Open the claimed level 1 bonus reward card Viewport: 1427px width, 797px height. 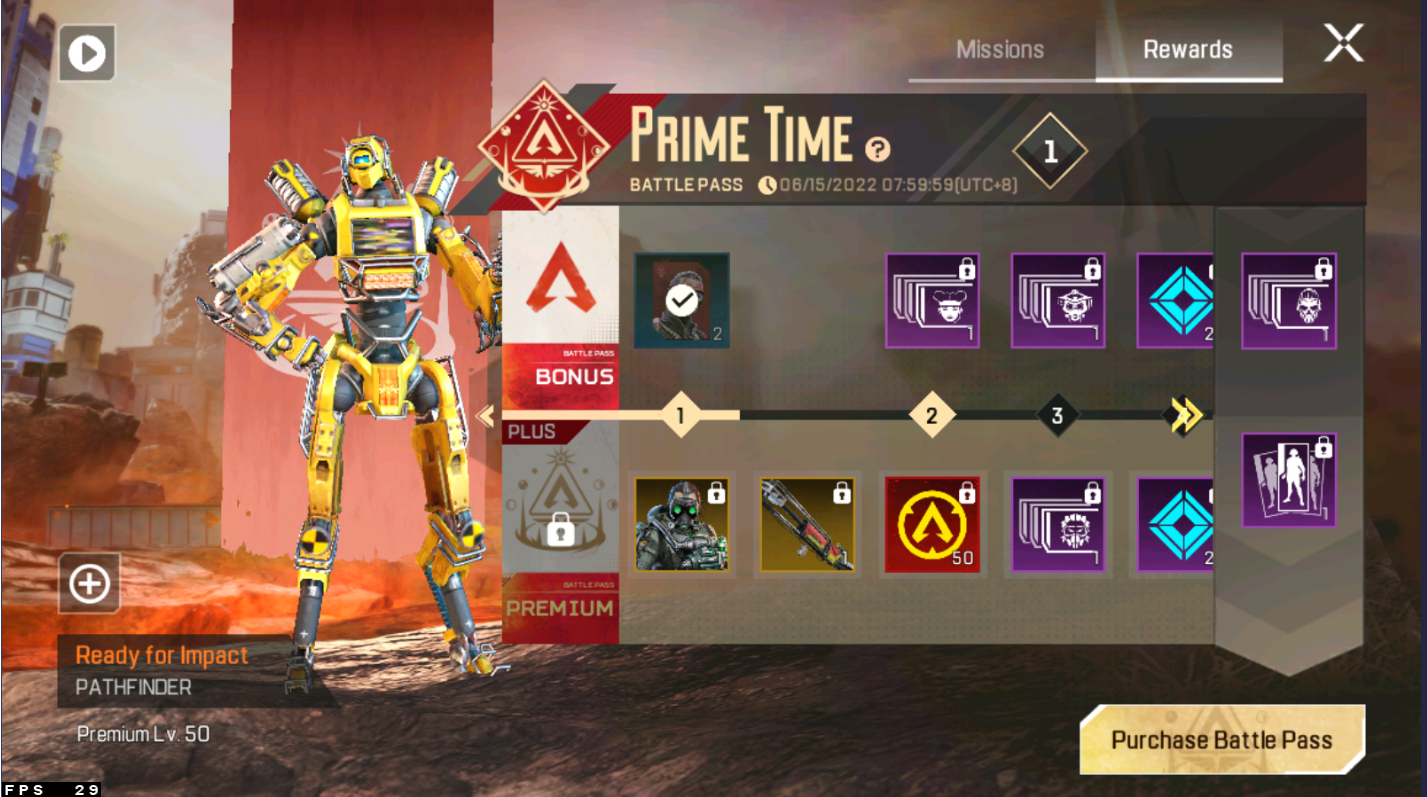[680, 302]
